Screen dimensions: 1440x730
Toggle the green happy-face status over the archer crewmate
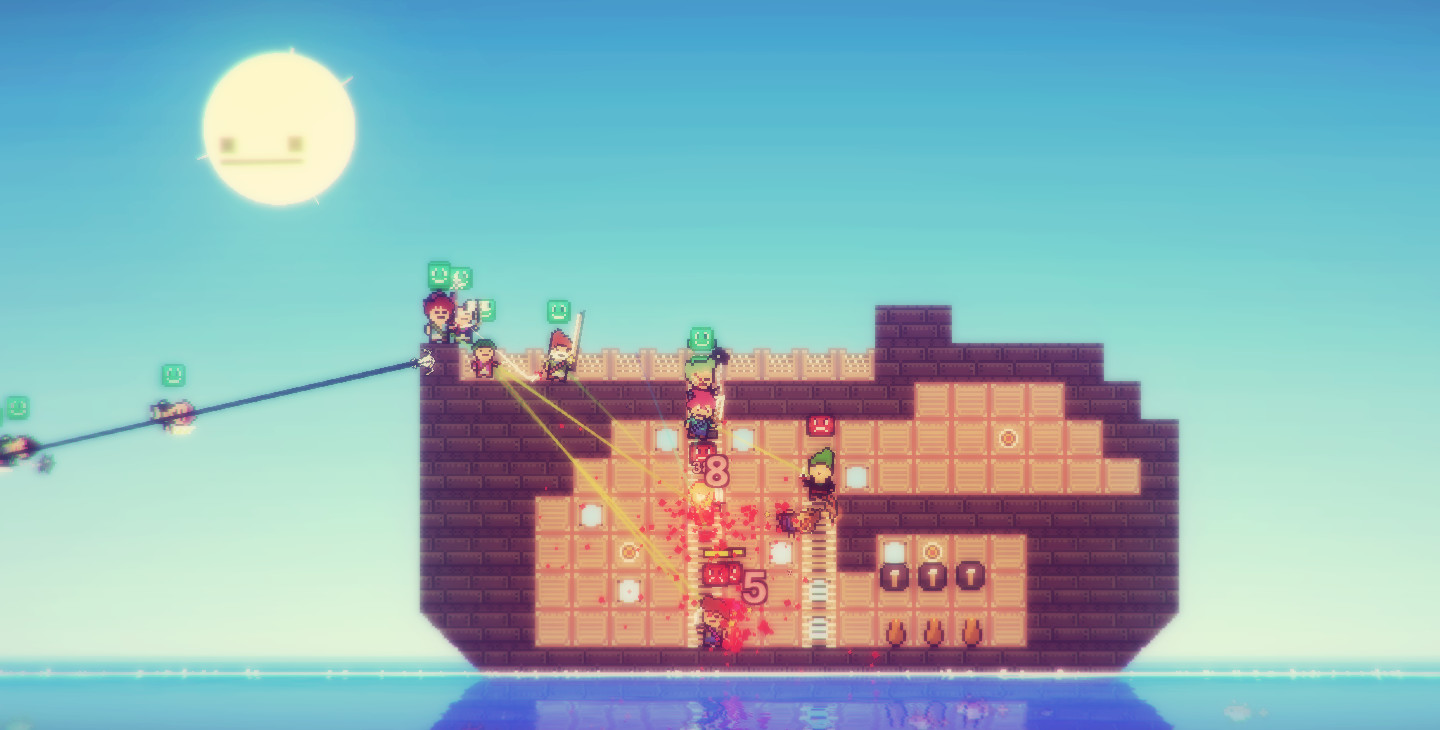click(x=436, y=274)
